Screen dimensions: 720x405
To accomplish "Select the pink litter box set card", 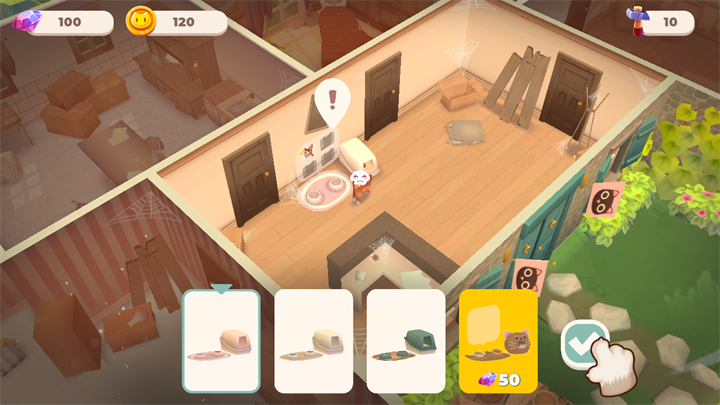I will pyautogui.click(x=221, y=341).
